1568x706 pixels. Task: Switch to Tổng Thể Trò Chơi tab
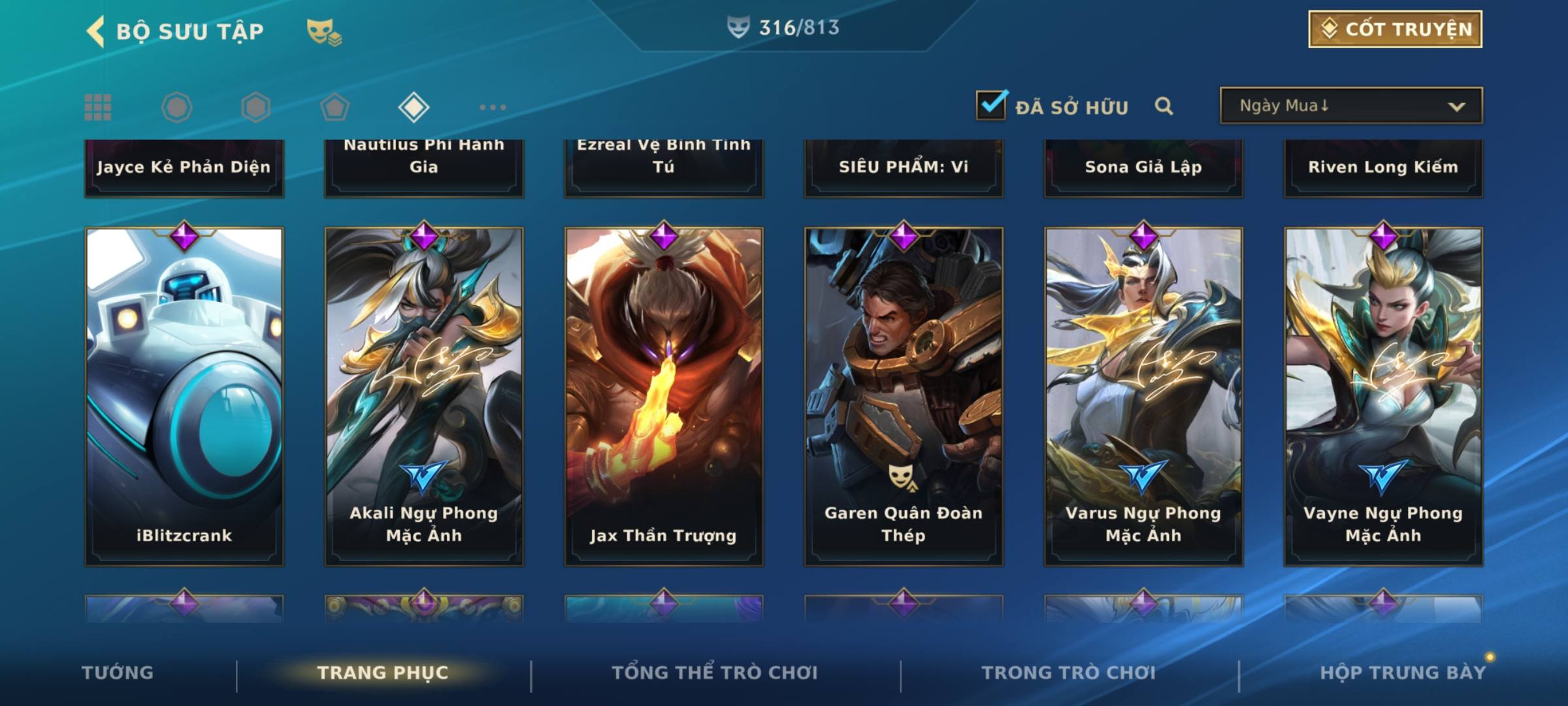715,673
